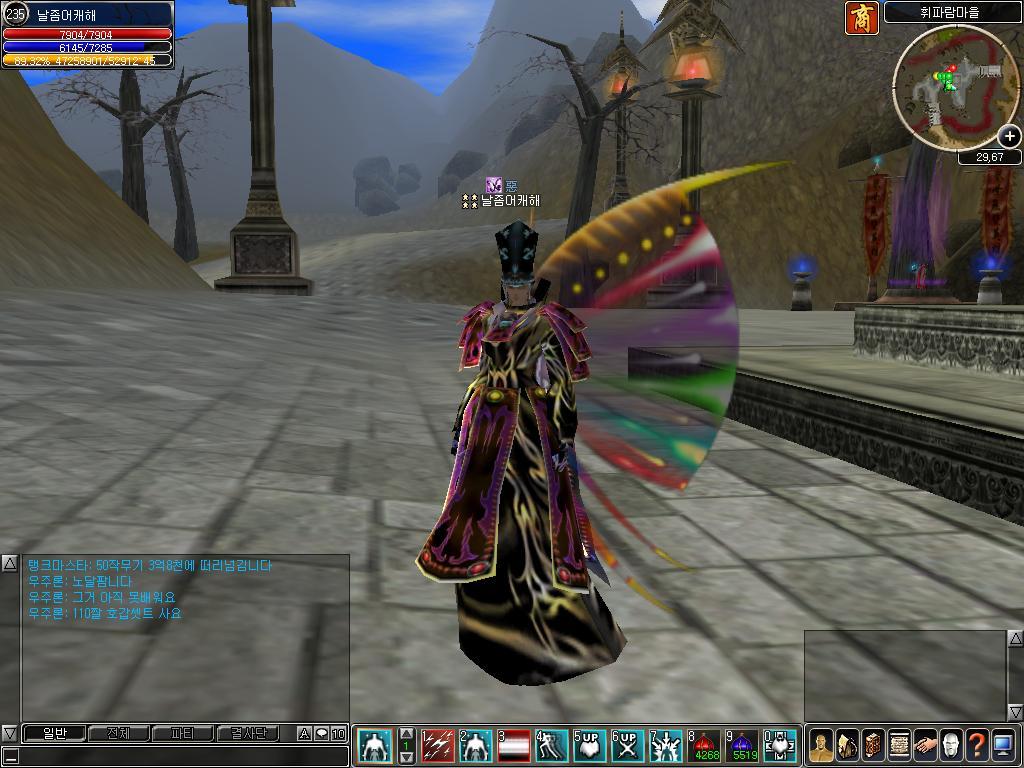Activate the UP armor buff in slot 5

(x=589, y=745)
